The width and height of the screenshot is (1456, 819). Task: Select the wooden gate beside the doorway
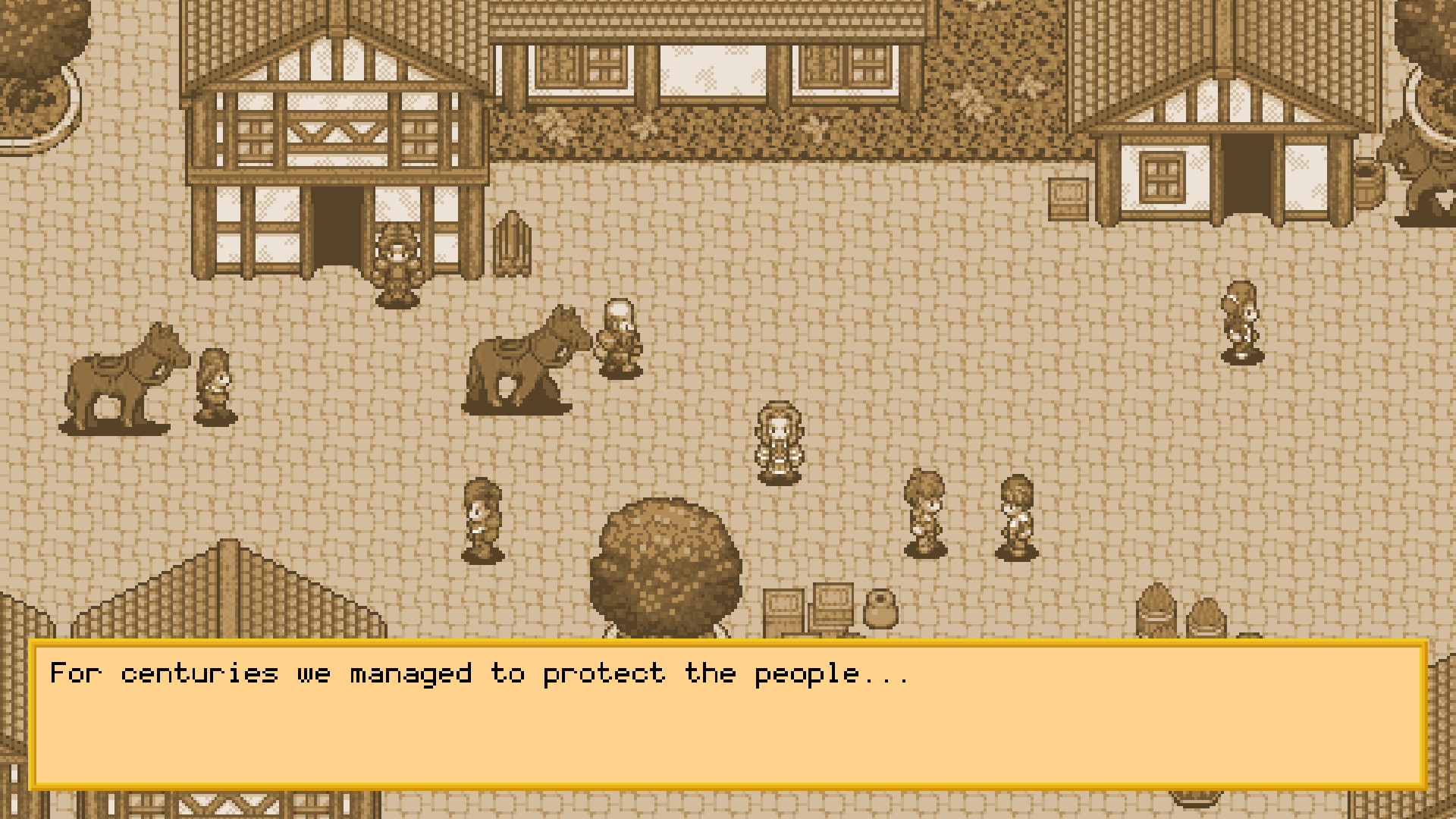coord(513,243)
